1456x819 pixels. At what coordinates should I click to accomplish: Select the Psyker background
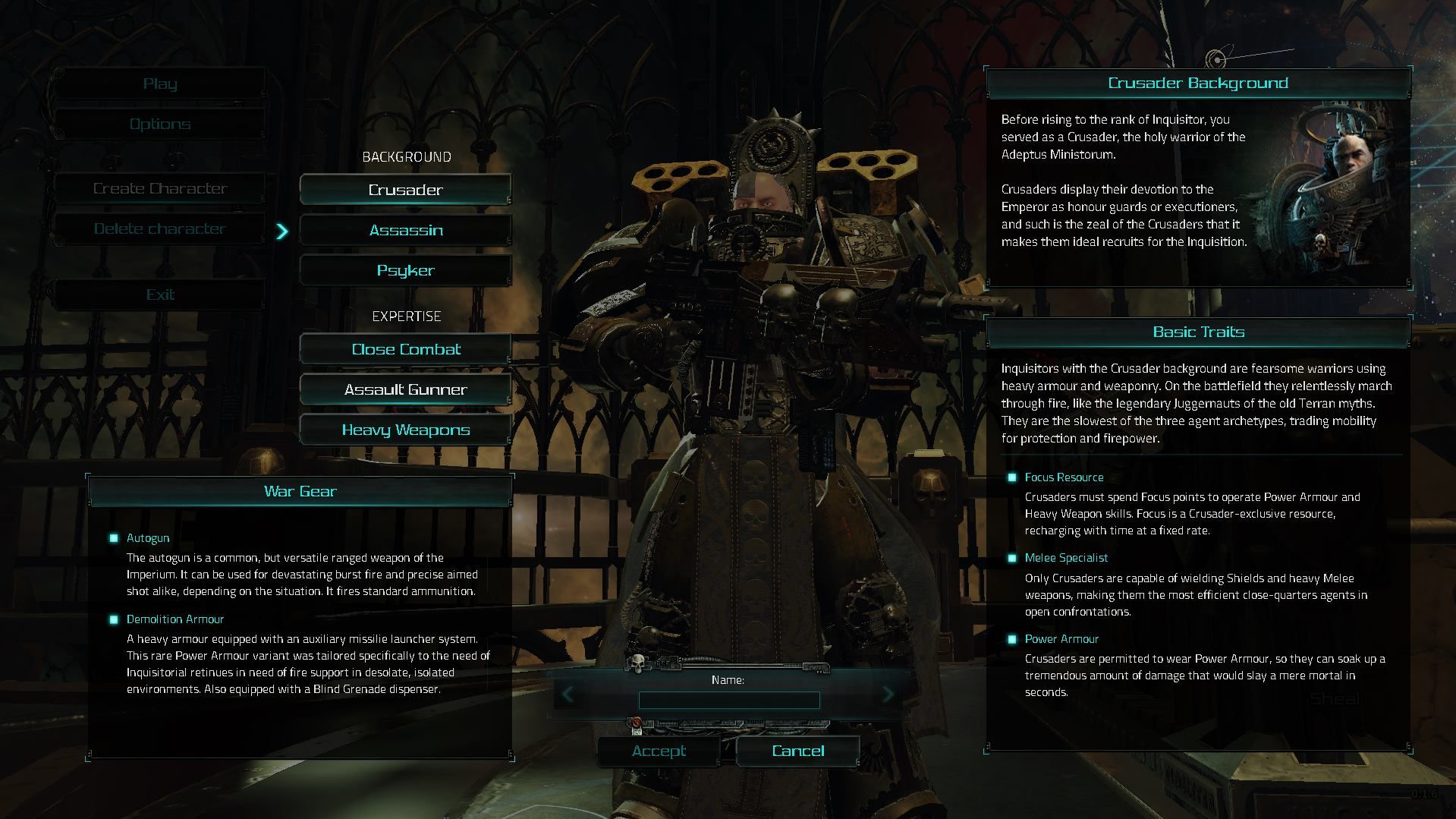[406, 270]
